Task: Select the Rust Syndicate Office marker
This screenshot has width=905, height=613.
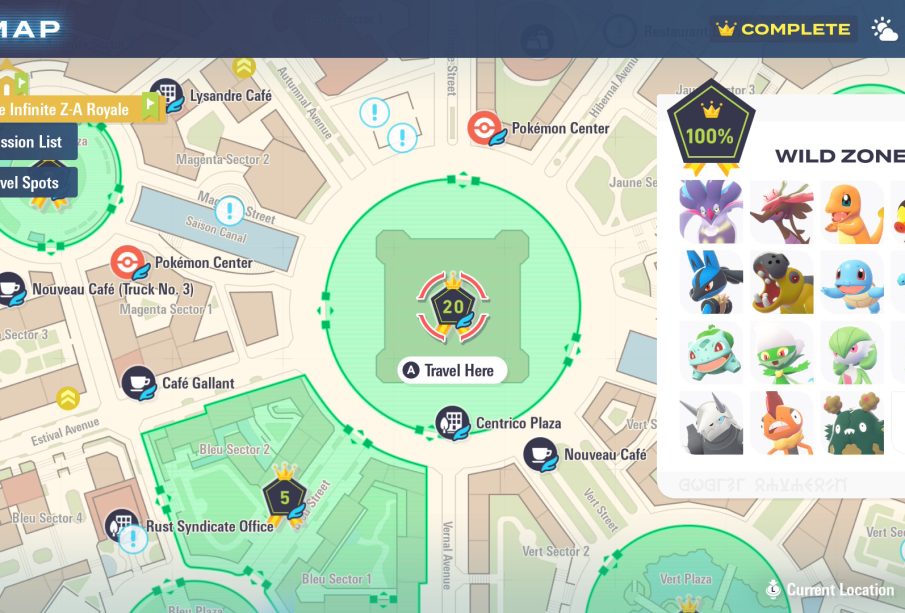Action: [122, 526]
